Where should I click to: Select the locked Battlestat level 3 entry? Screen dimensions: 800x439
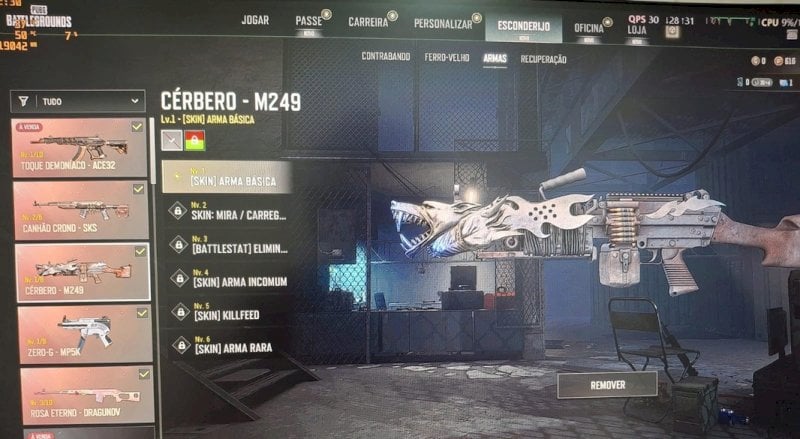228,246
